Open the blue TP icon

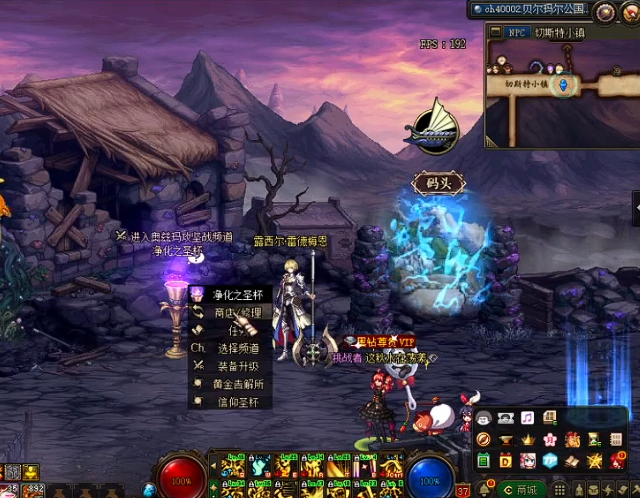(550, 460)
